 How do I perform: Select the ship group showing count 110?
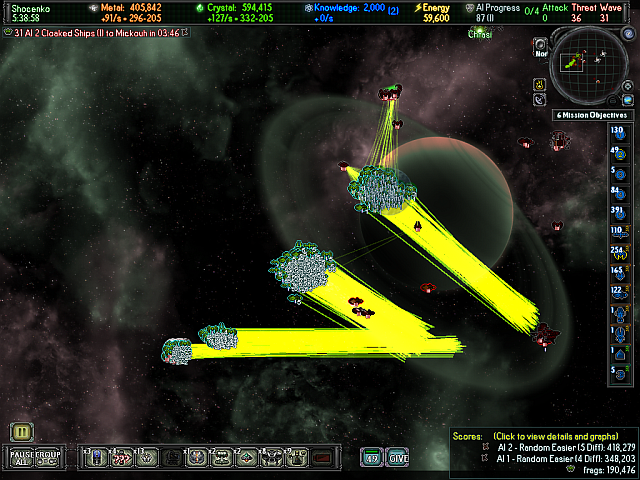point(617,231)
